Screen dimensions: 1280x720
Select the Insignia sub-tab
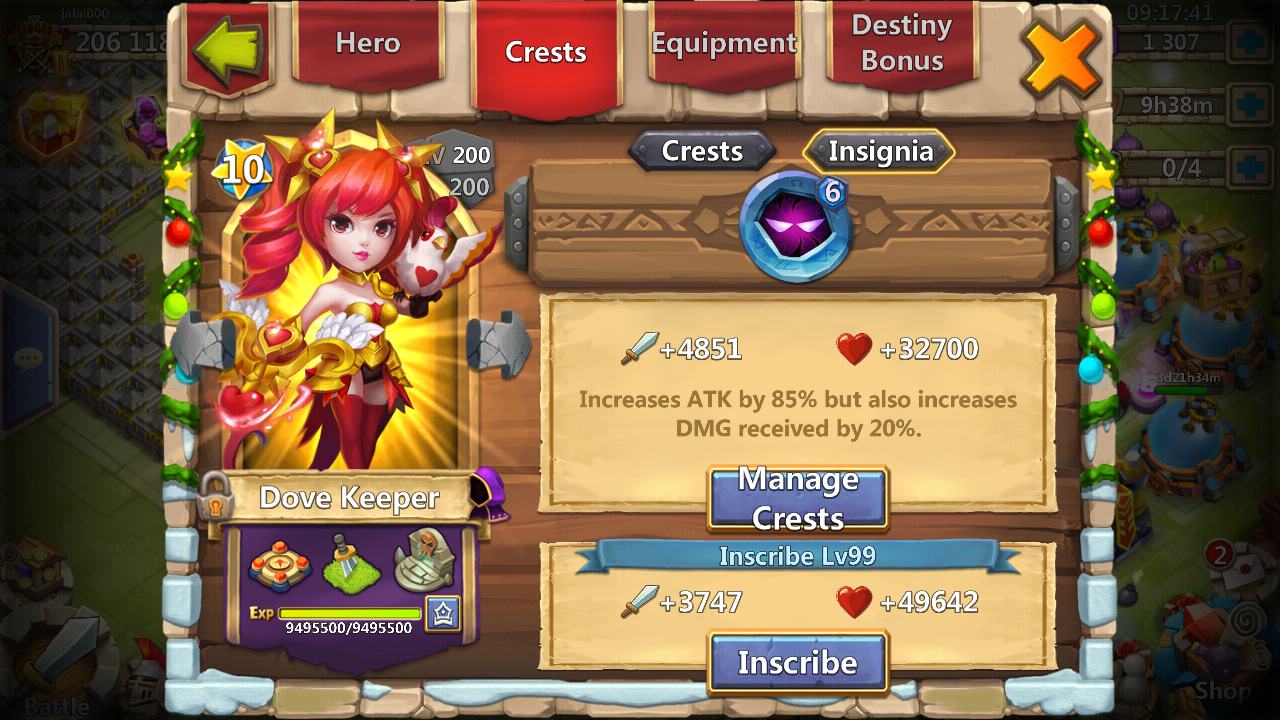pos(879,152)
